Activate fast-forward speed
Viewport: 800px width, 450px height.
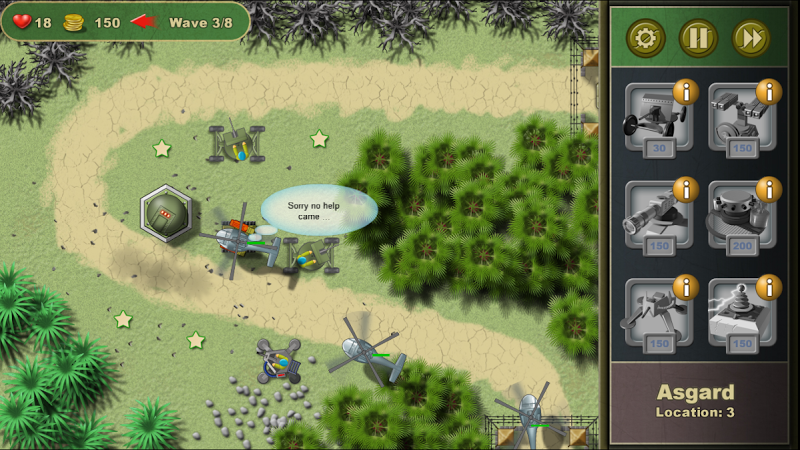[751, 39]
